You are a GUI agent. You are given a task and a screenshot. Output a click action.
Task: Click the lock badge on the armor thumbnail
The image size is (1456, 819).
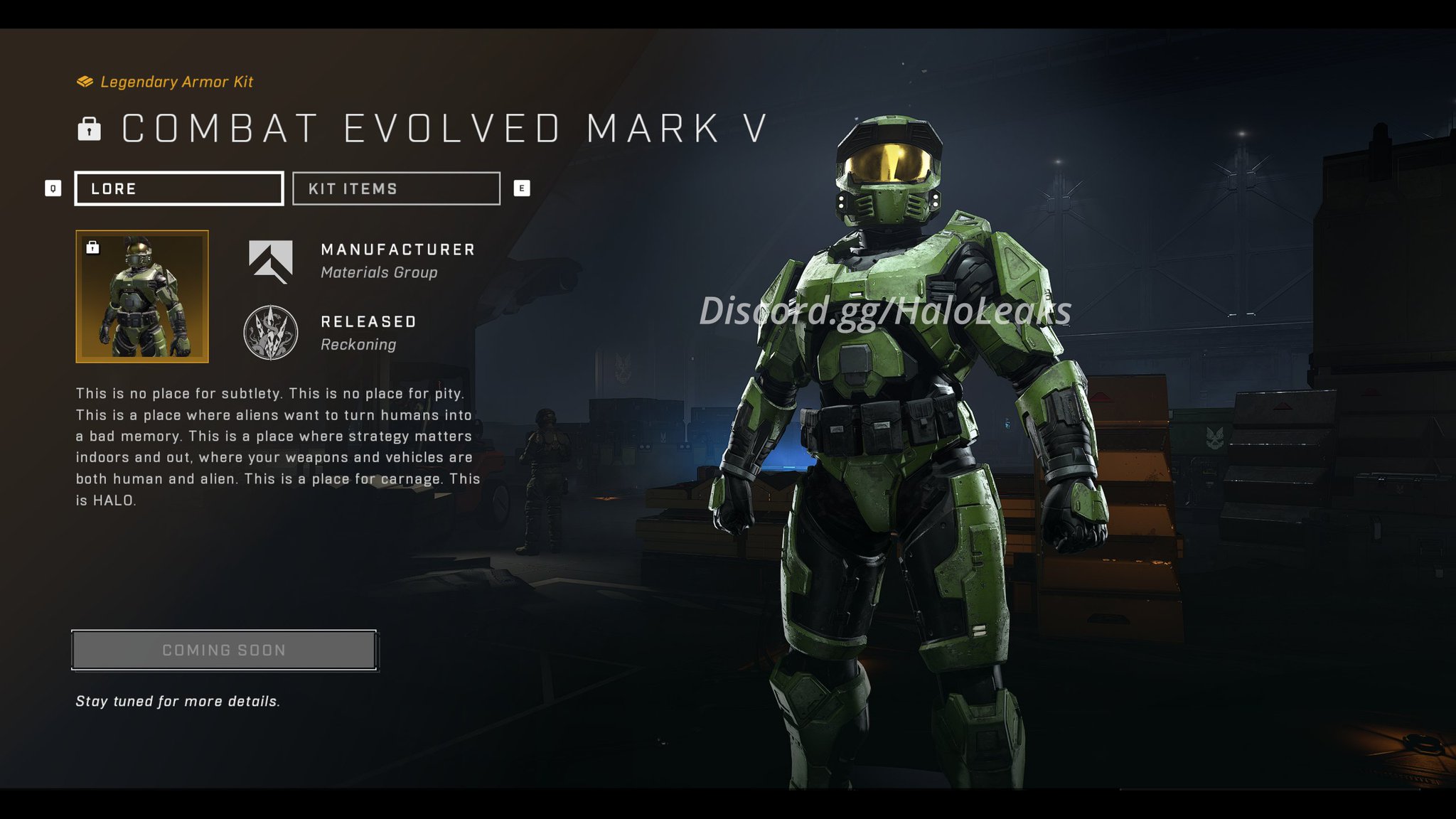coord(92,247)
